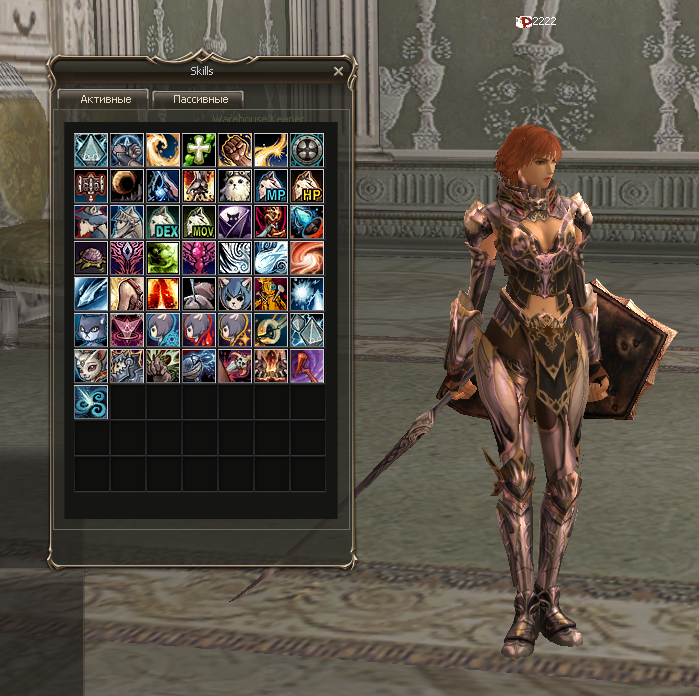Screen dimensions: 699x696
Task: Choose the turtle shell skill icon
Action: coord(91,257)
